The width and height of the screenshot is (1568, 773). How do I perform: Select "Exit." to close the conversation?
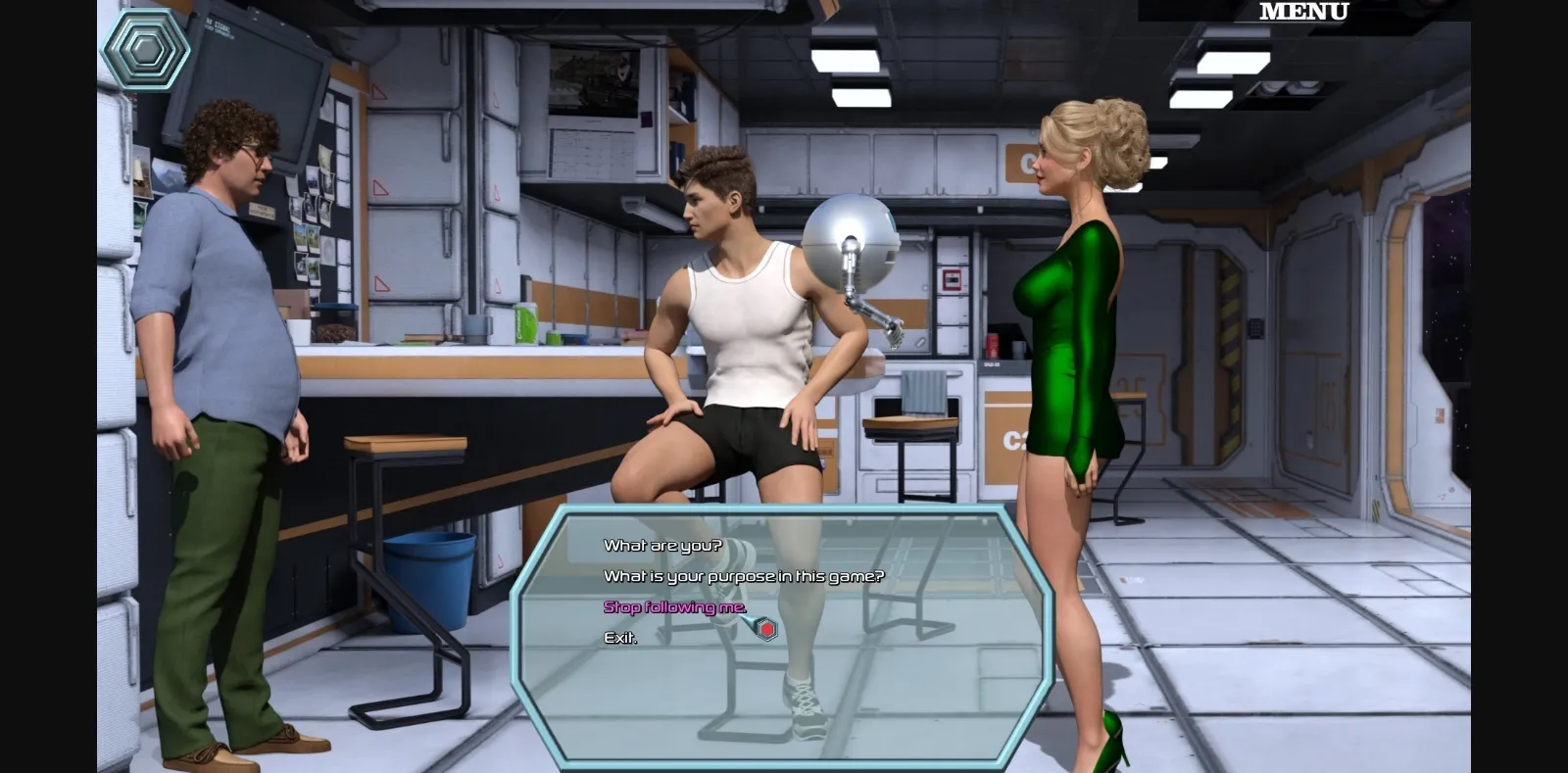point(618,638)
